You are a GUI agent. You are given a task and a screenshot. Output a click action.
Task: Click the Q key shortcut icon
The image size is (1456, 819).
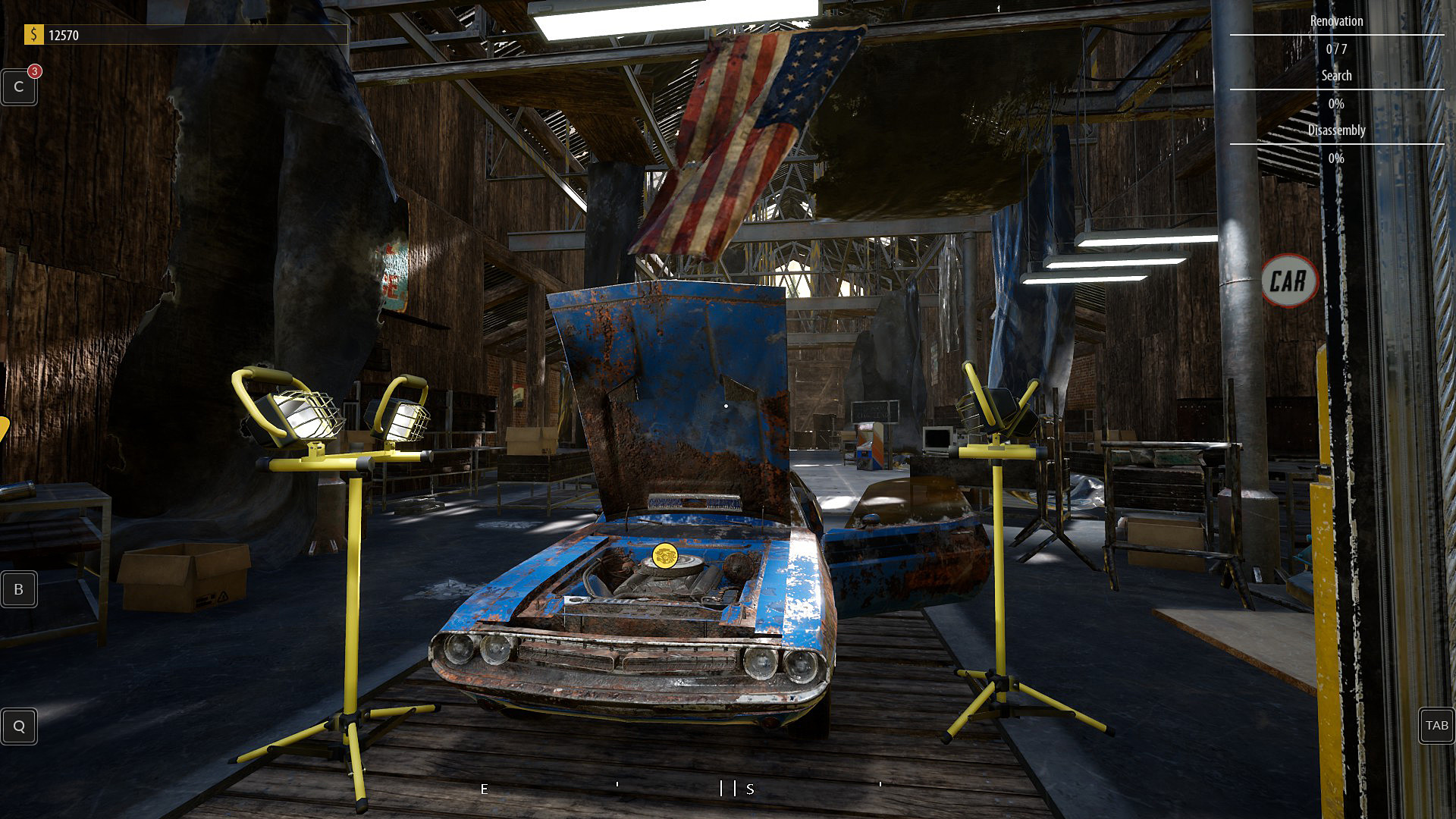pos(19,726)
